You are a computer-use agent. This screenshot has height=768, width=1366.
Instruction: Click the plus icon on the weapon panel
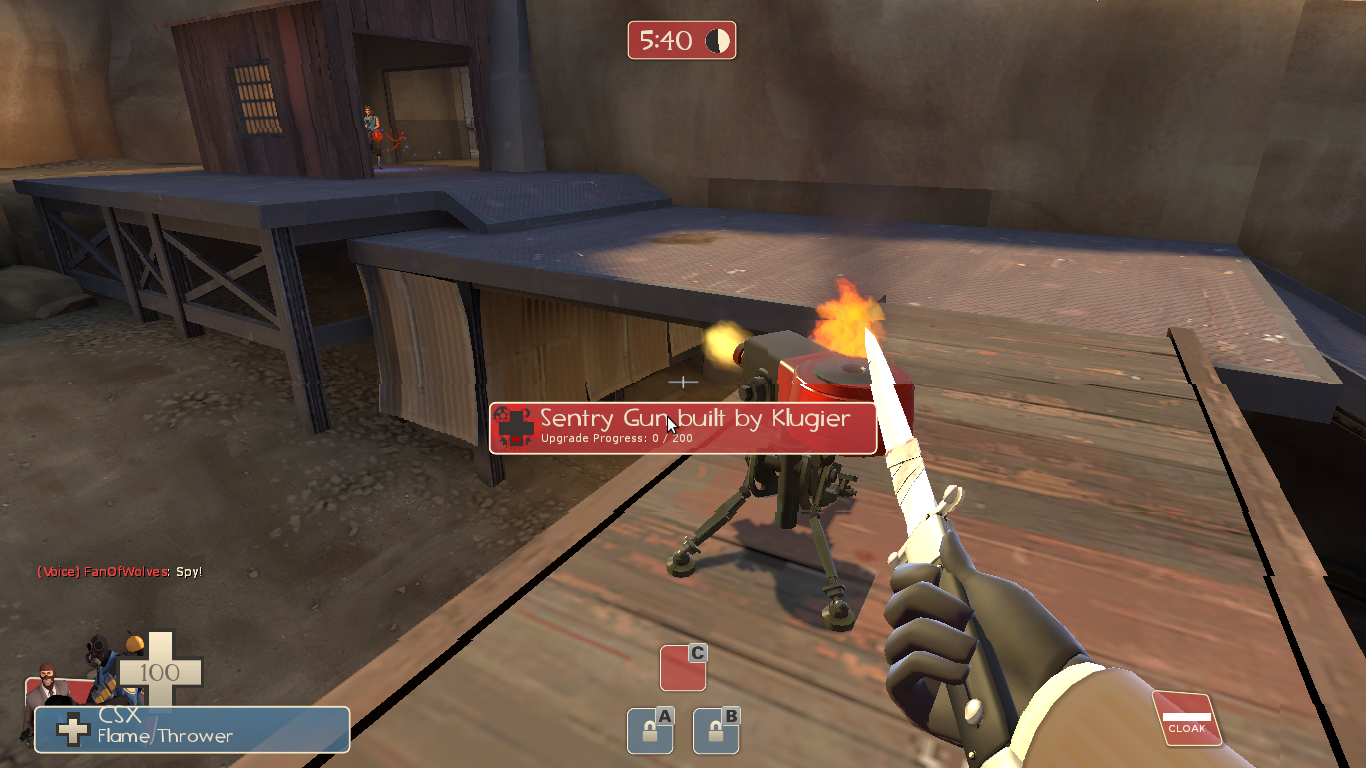(x=73, y=729)
